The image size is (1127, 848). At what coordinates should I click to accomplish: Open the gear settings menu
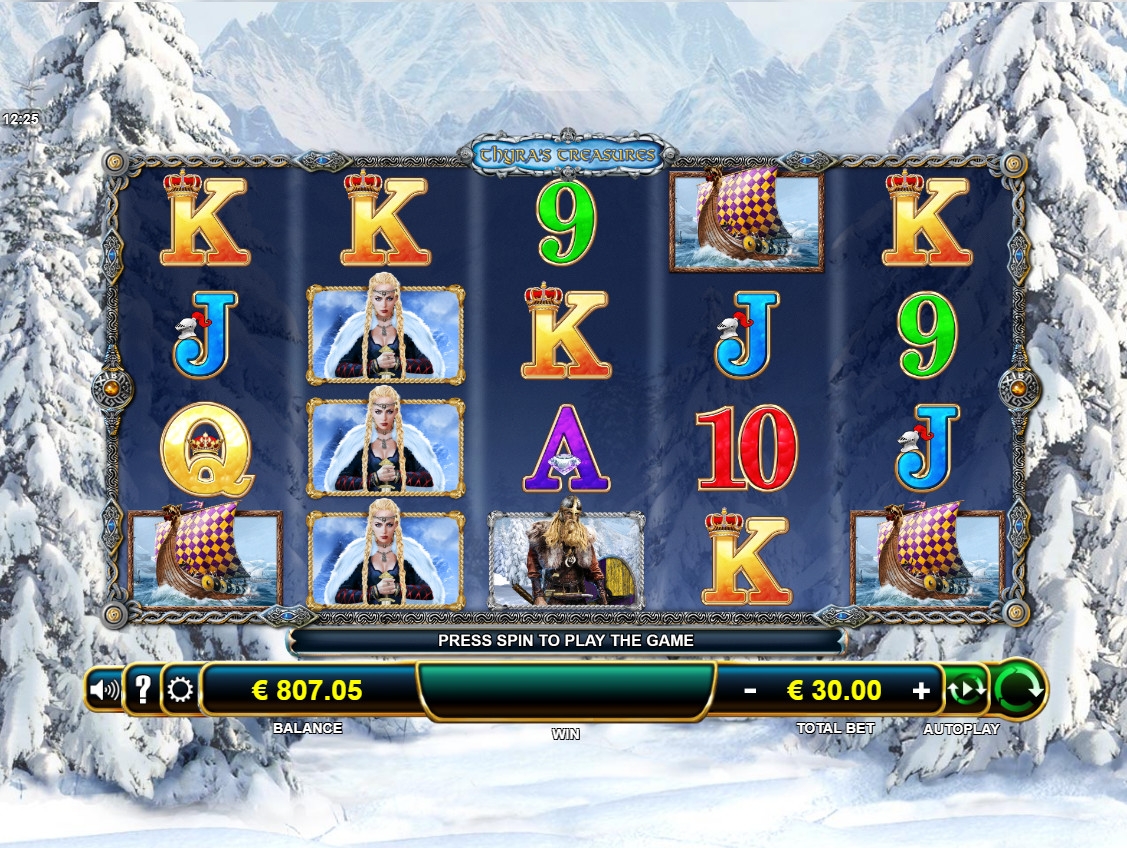point(181,690)
